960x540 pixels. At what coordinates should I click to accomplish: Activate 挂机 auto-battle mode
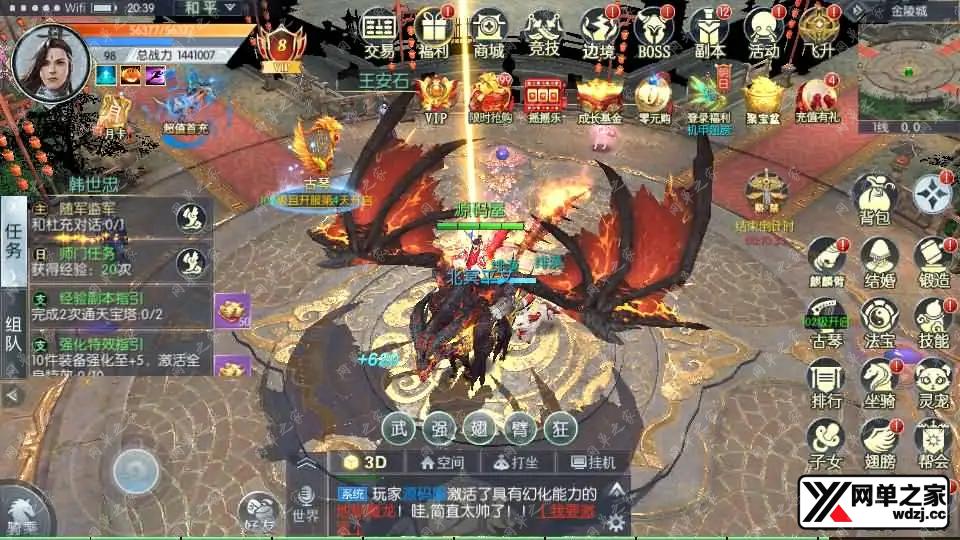(x=593, y=462)
